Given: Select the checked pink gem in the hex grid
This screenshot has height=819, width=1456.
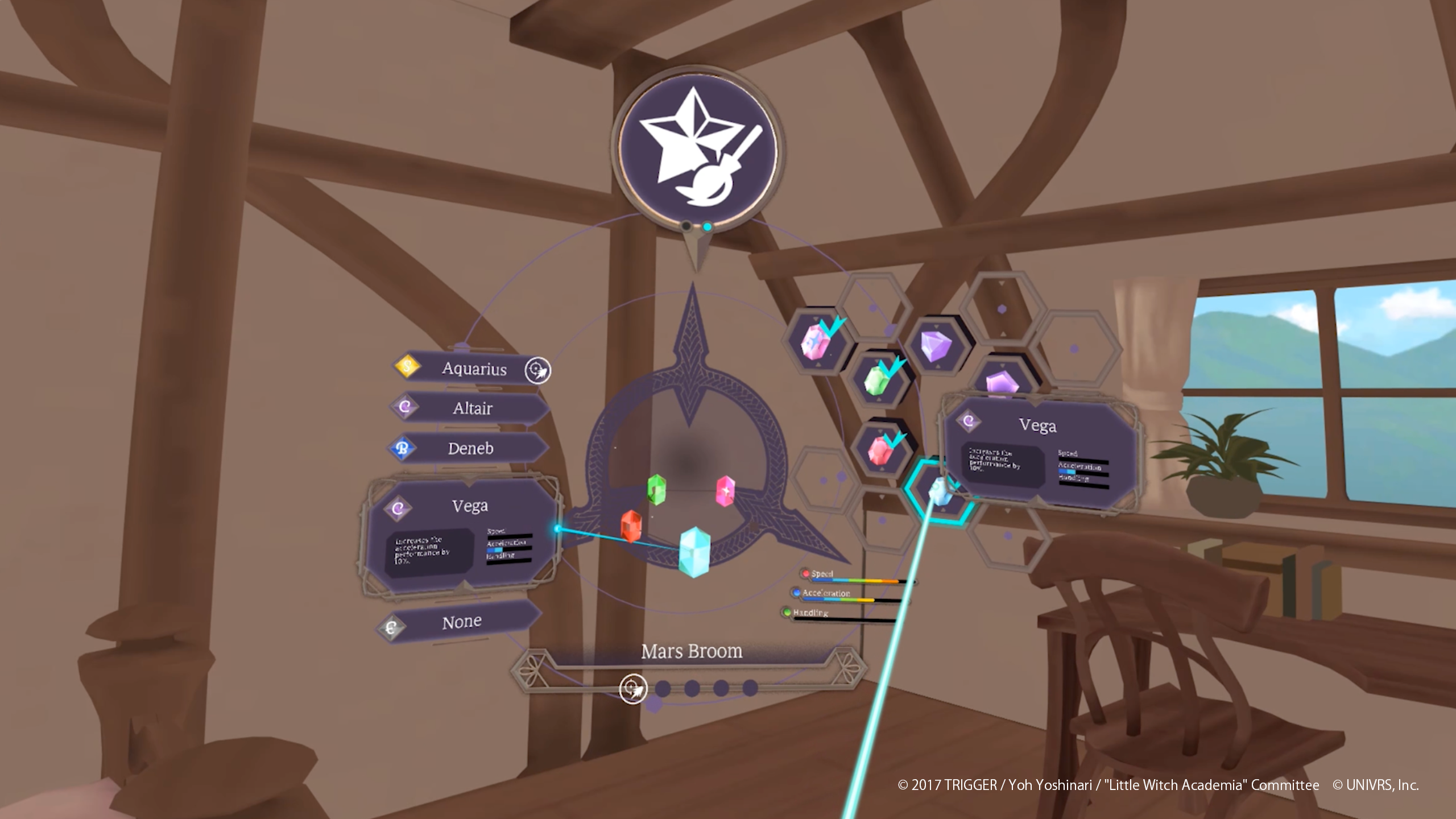Looking at the screenshot, I should point(814,341).
